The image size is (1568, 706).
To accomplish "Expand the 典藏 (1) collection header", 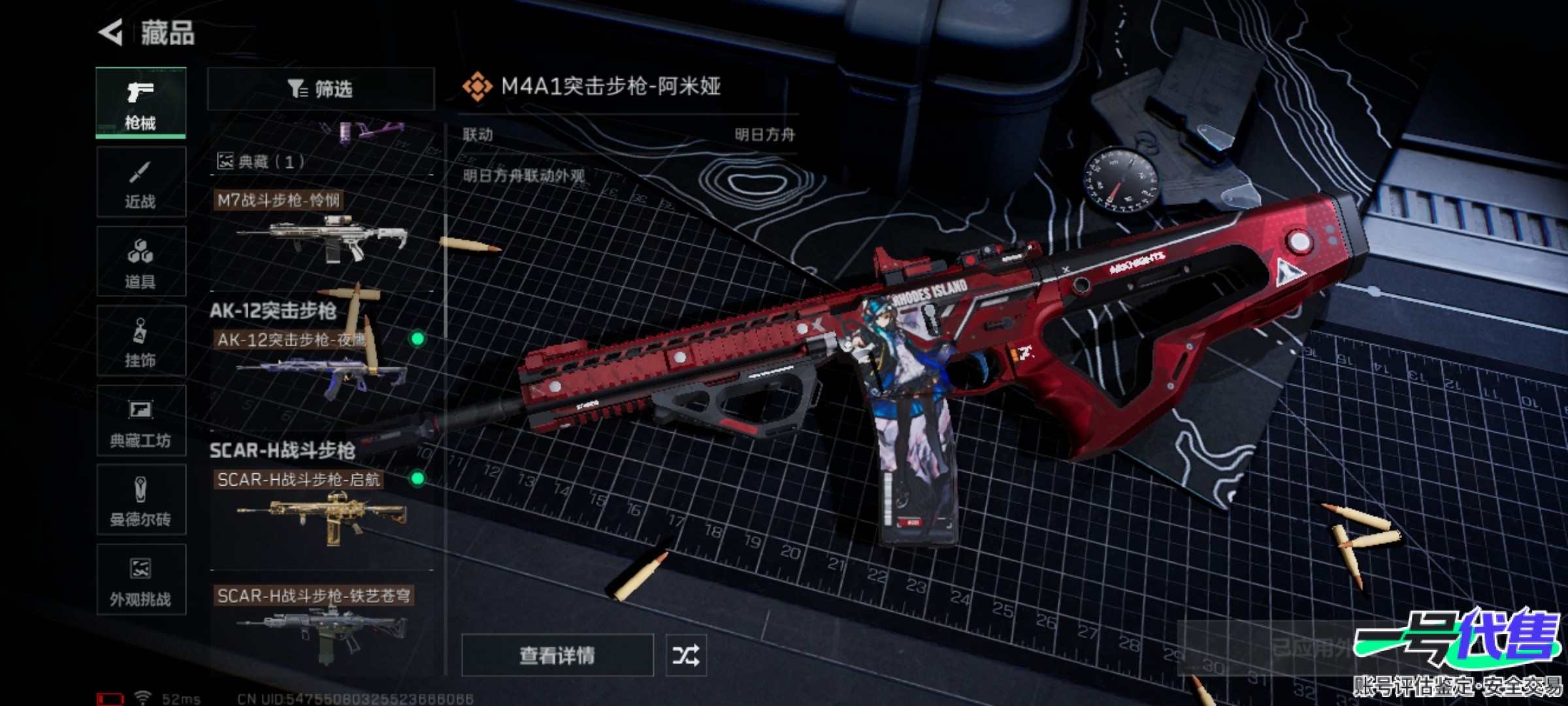I will (x=261, y=161).
